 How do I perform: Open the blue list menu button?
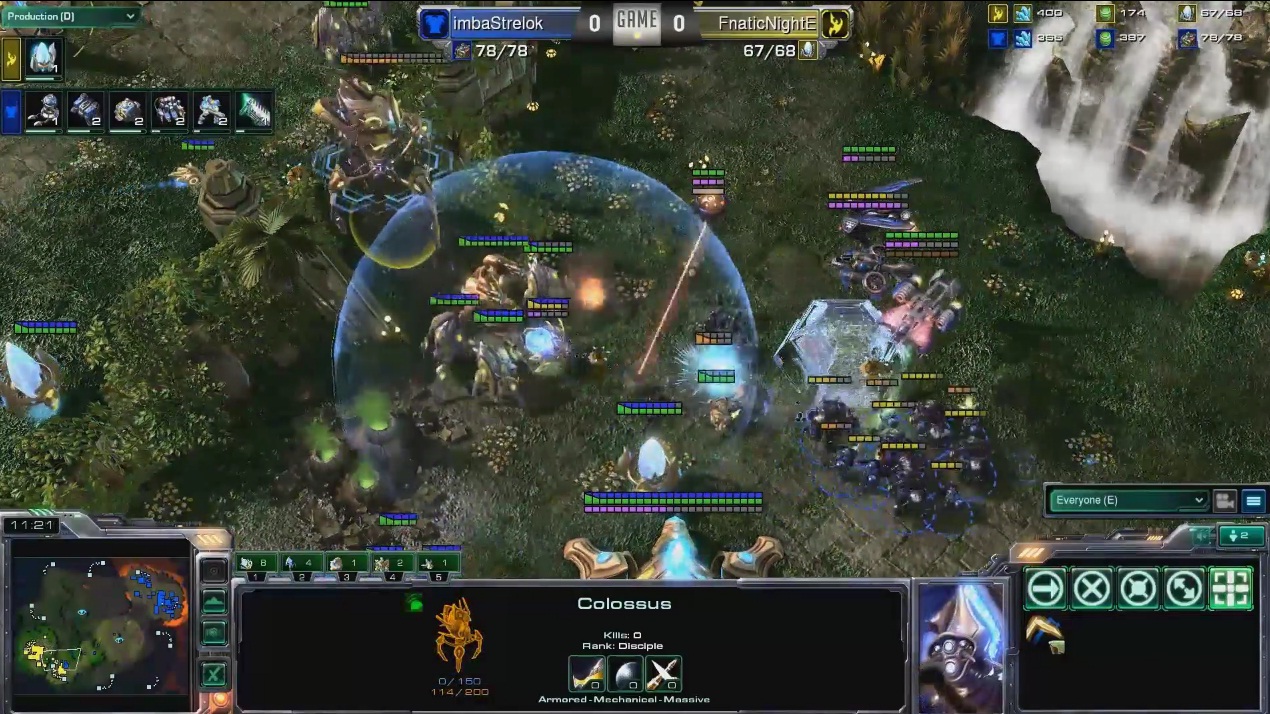pos(1253,500)
